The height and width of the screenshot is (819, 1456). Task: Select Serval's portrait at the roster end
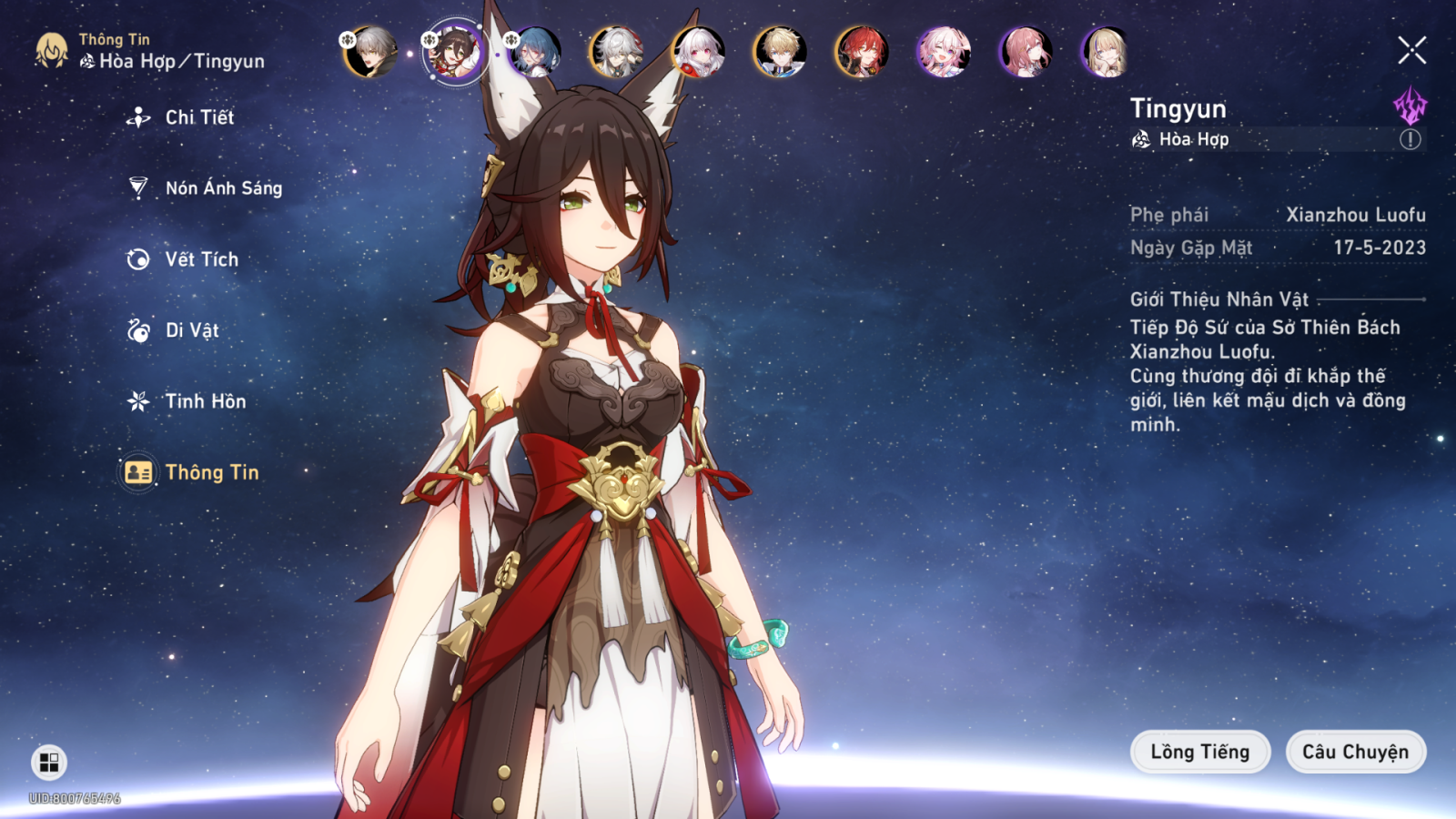[1106, 52]
